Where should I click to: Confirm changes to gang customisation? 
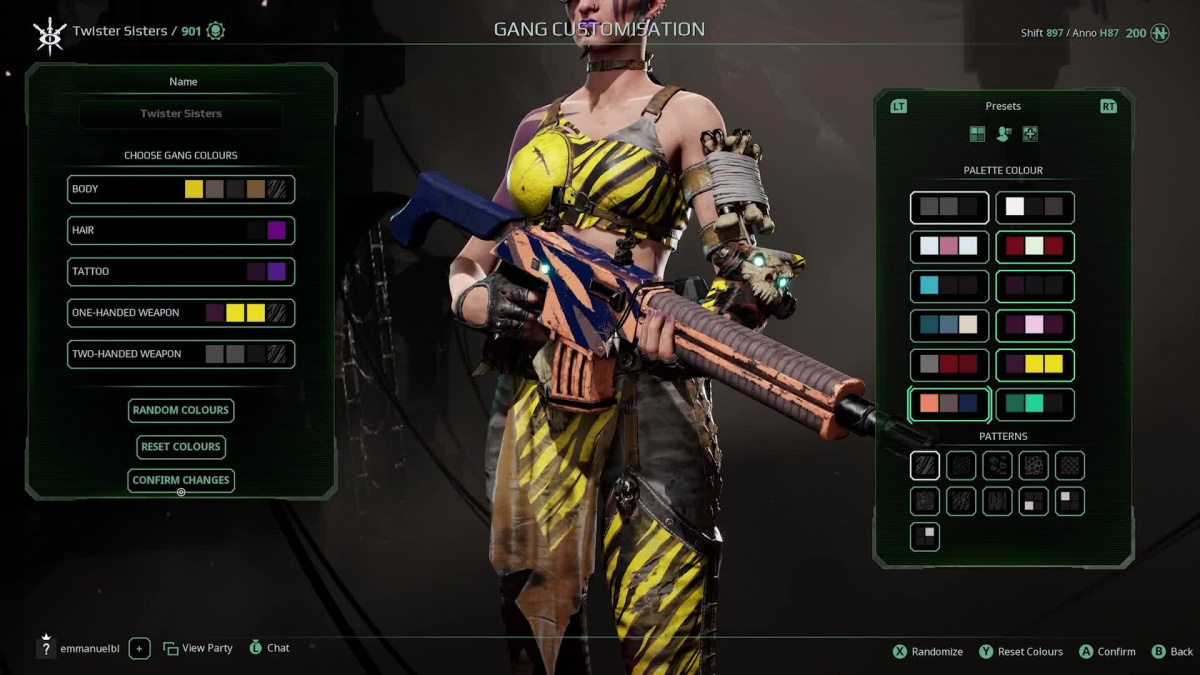(181, 480)
